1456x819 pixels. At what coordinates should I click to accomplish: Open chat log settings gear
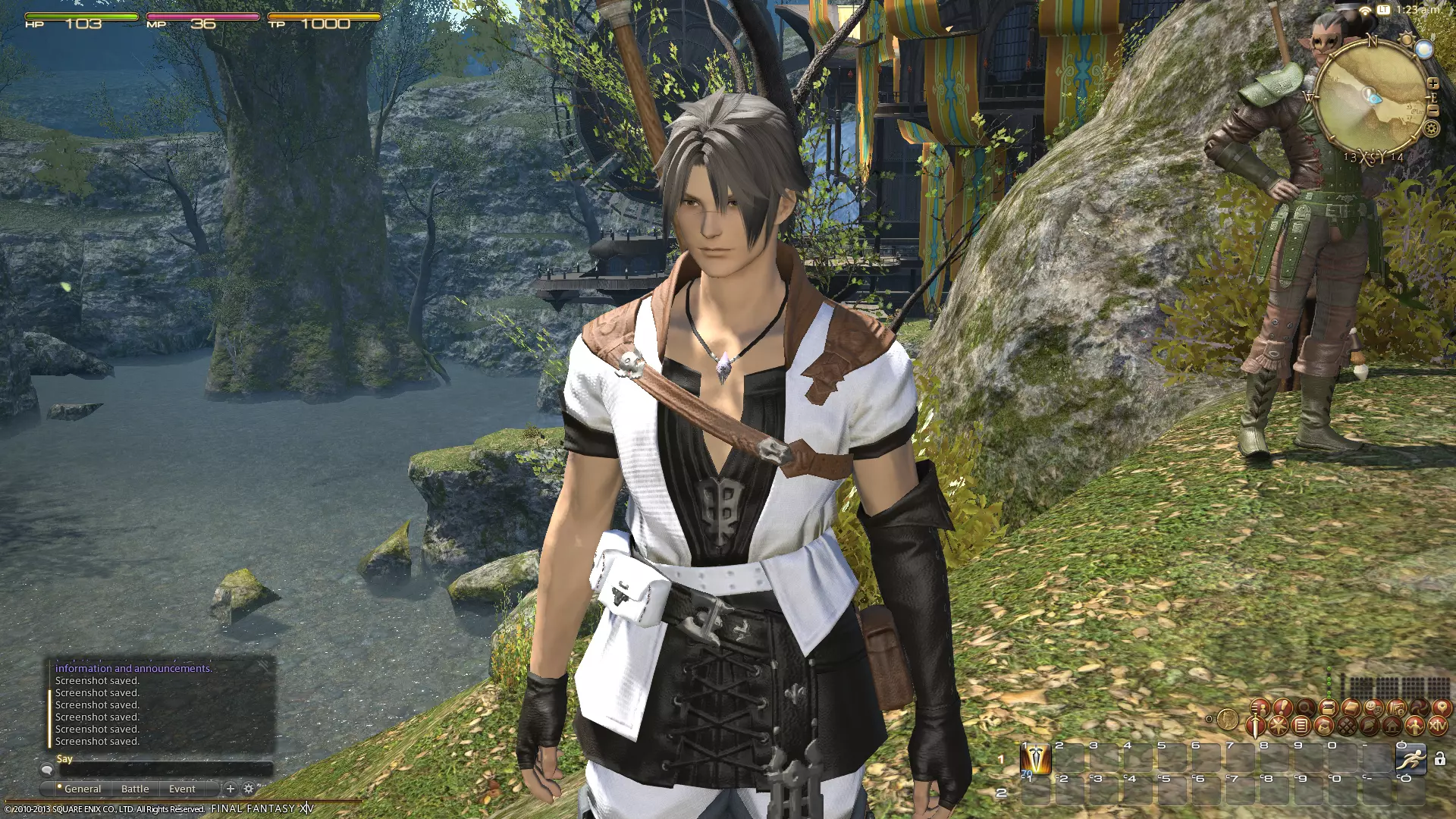[248, 789]
